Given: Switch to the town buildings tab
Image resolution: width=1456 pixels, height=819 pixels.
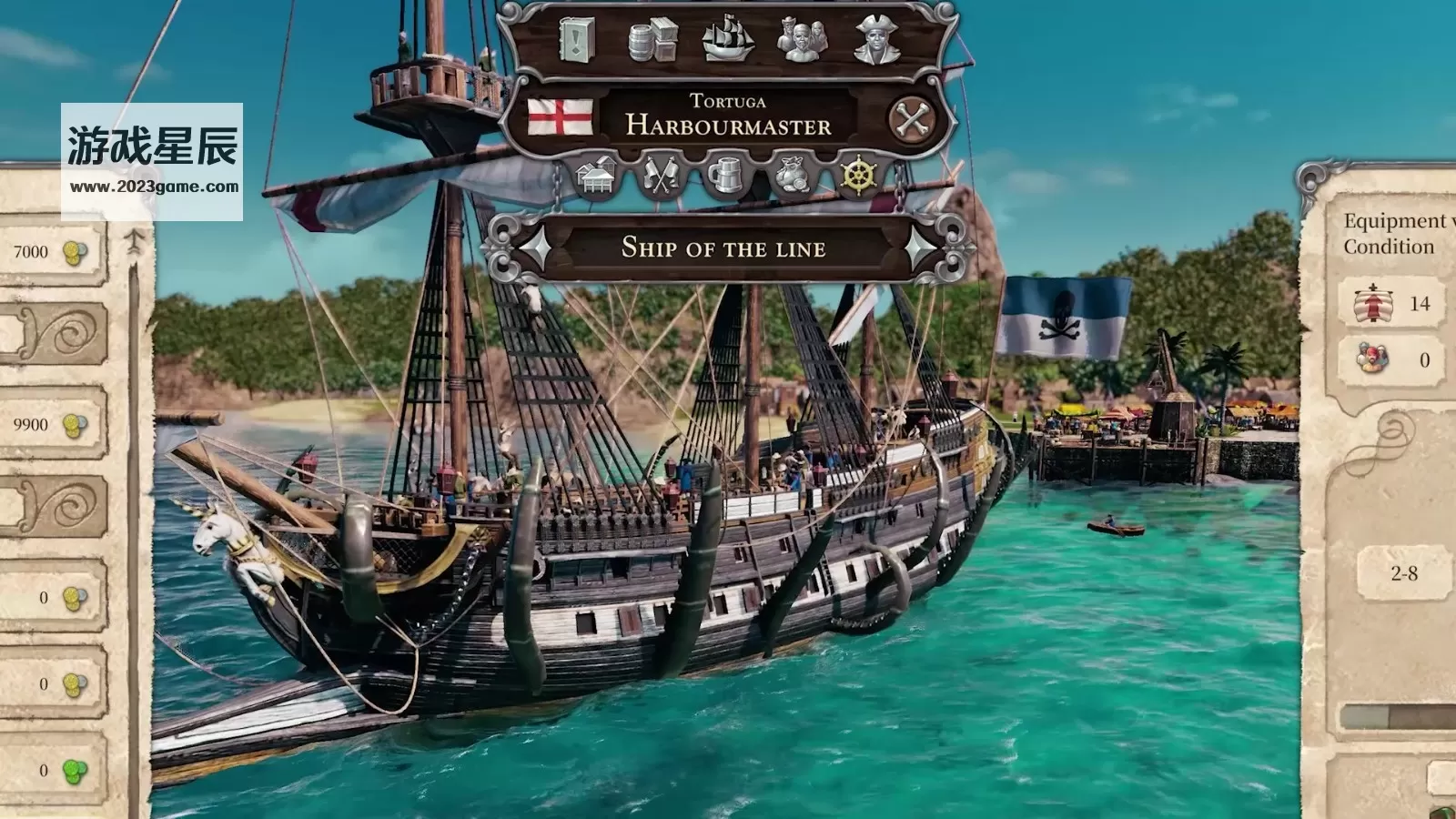Looking at the screenshot, I should click(597, 176).
